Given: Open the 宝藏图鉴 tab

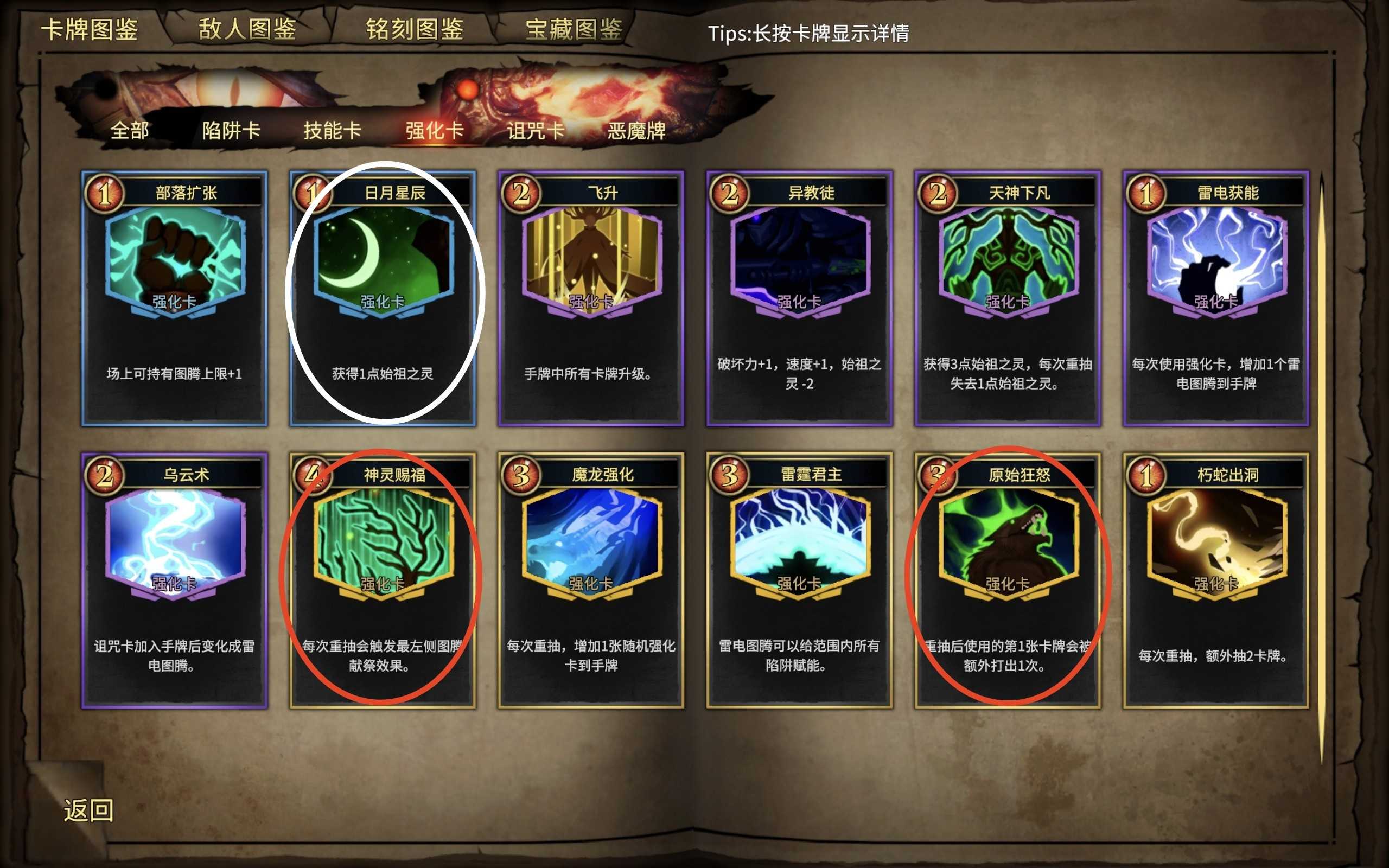Looking at the screenshot, I should pyautogui.click(x=574, y=29).
